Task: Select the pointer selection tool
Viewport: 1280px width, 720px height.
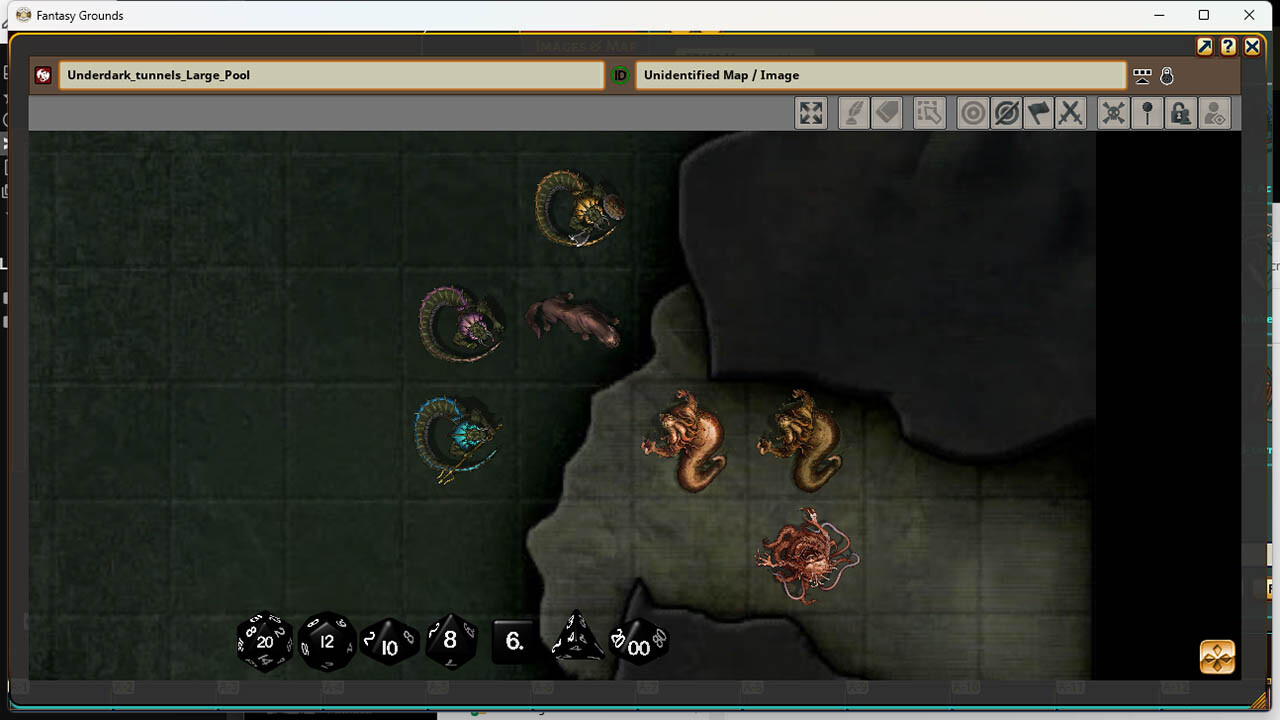Action: coord(930,113)
